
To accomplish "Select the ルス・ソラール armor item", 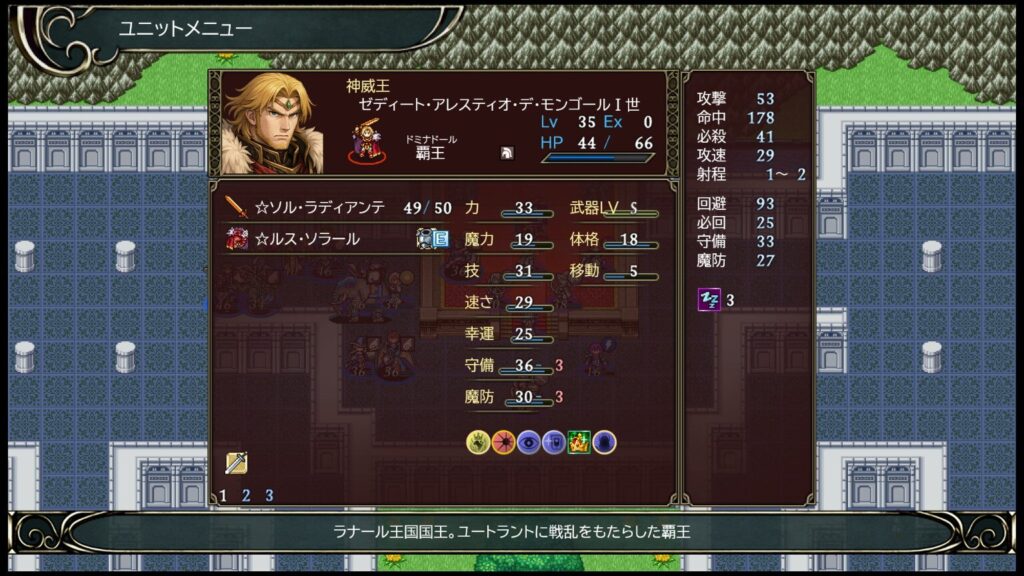I will (305, 239).
